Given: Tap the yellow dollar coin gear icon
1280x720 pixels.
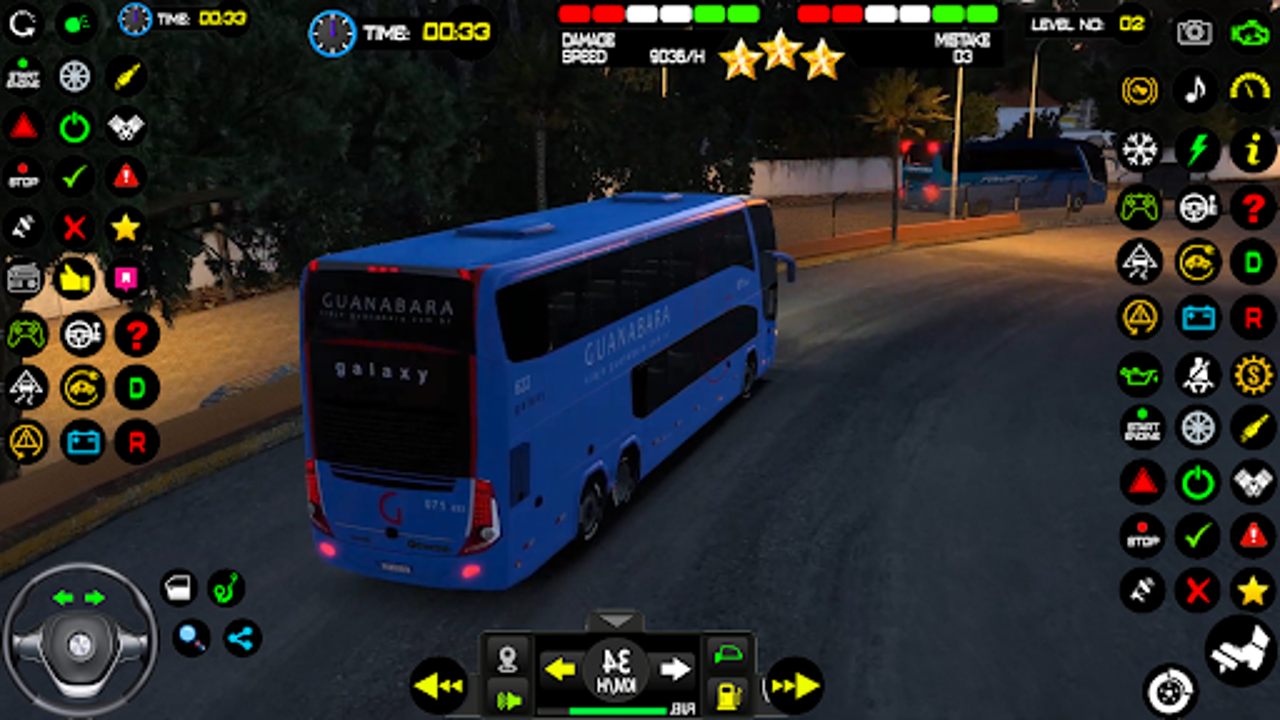Looking at the screenshot, I should tap(1252, 376).
